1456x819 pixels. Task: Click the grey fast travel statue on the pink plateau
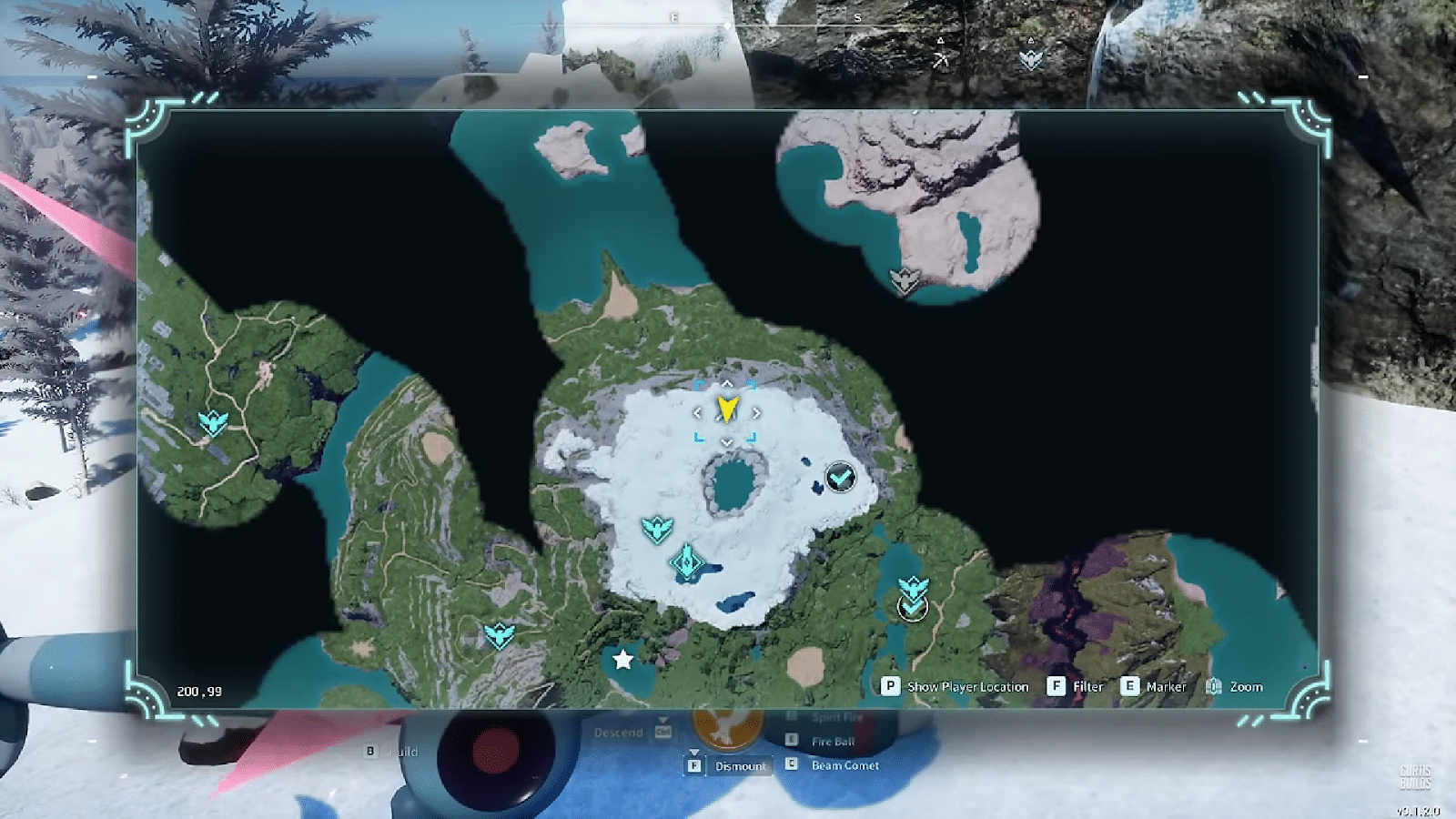[904, 278]
